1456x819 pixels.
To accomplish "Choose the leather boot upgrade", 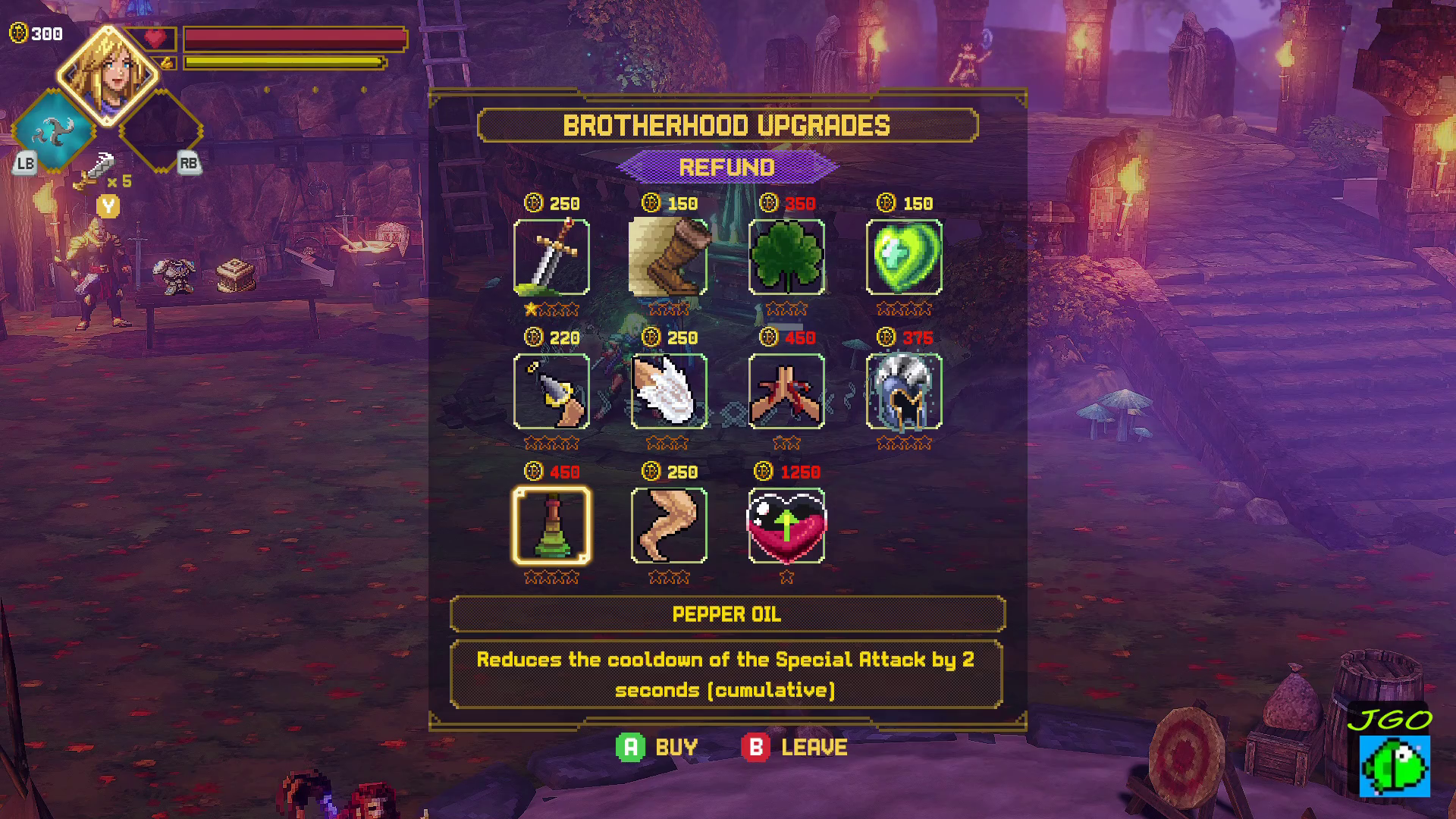I will tap(669, 257).
